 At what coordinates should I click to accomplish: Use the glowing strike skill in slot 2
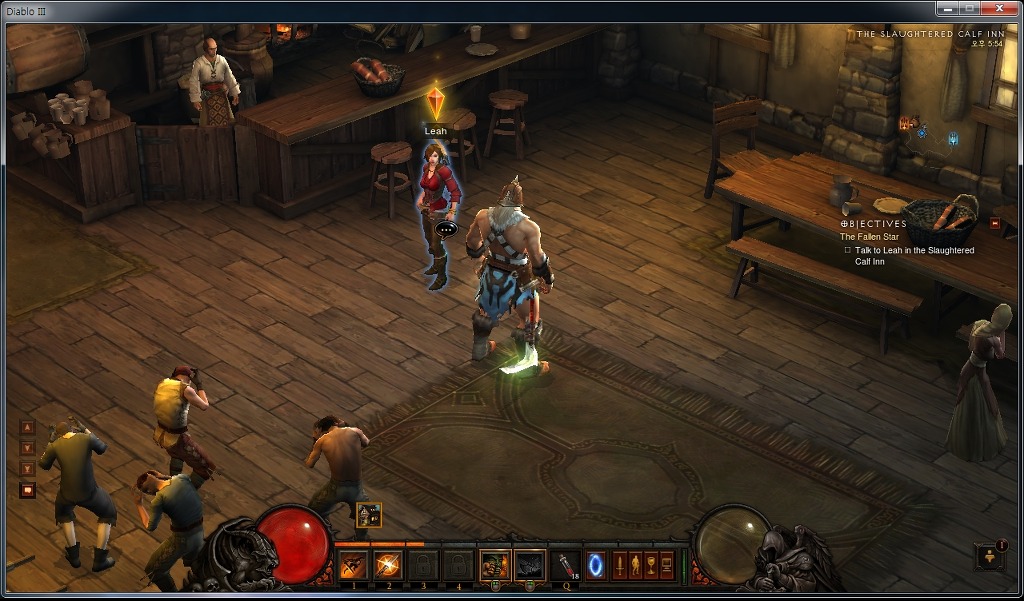(388, 565)
